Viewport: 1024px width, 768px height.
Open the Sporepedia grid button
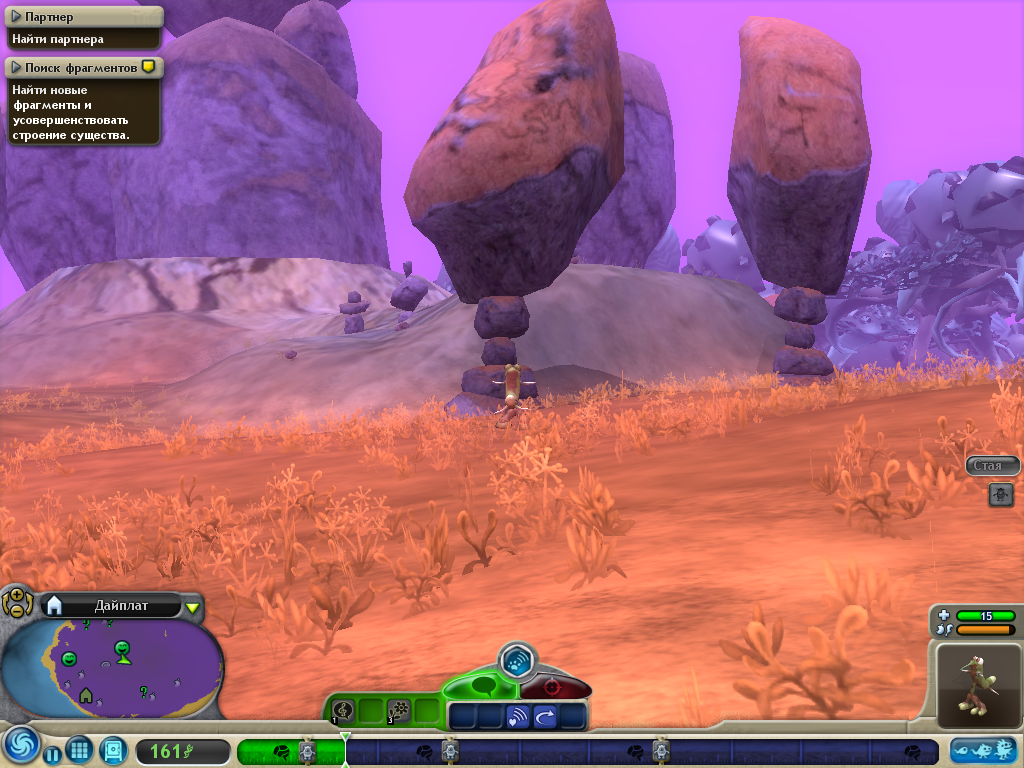80,750
